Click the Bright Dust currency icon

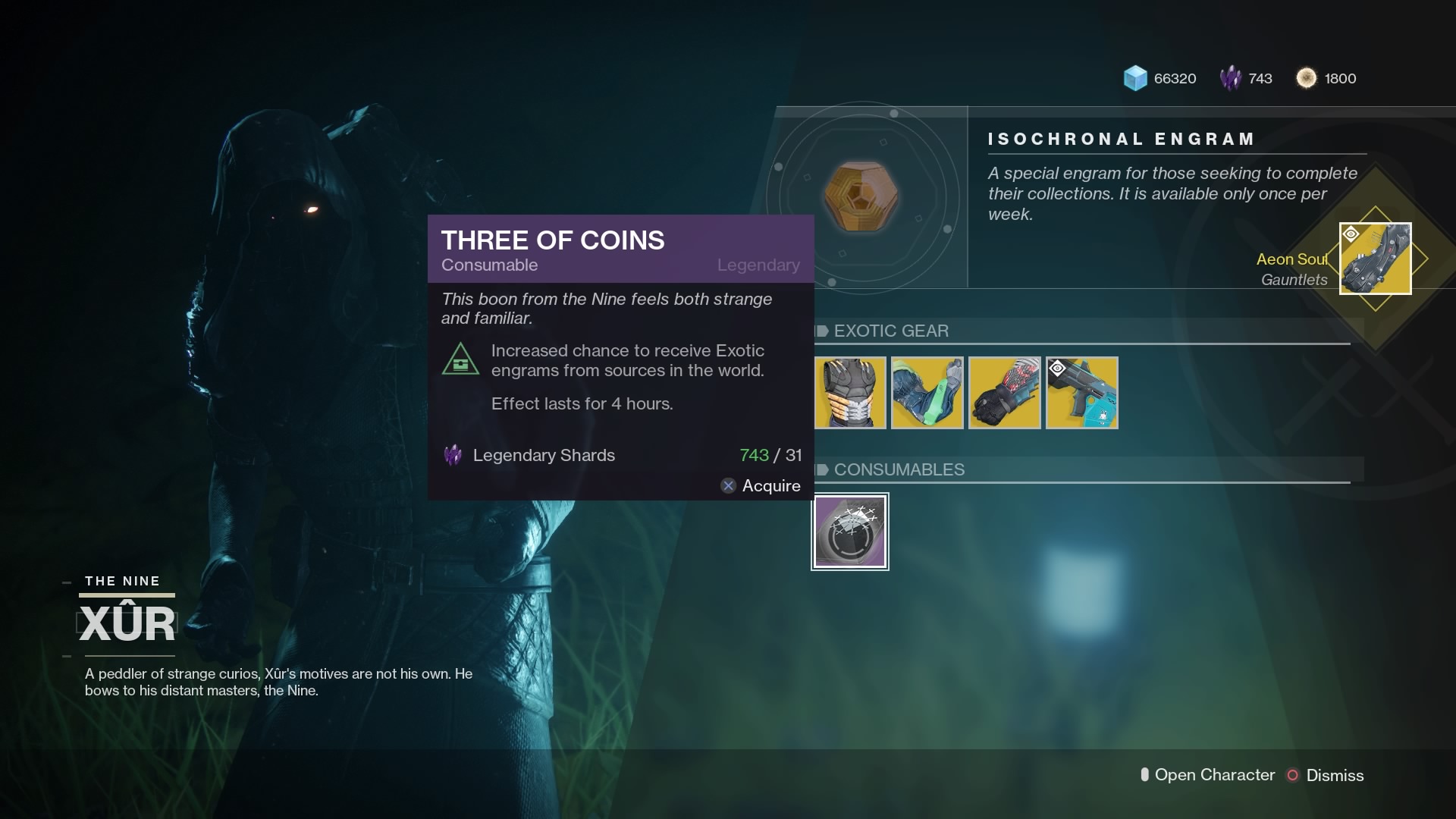[1307, 78]
